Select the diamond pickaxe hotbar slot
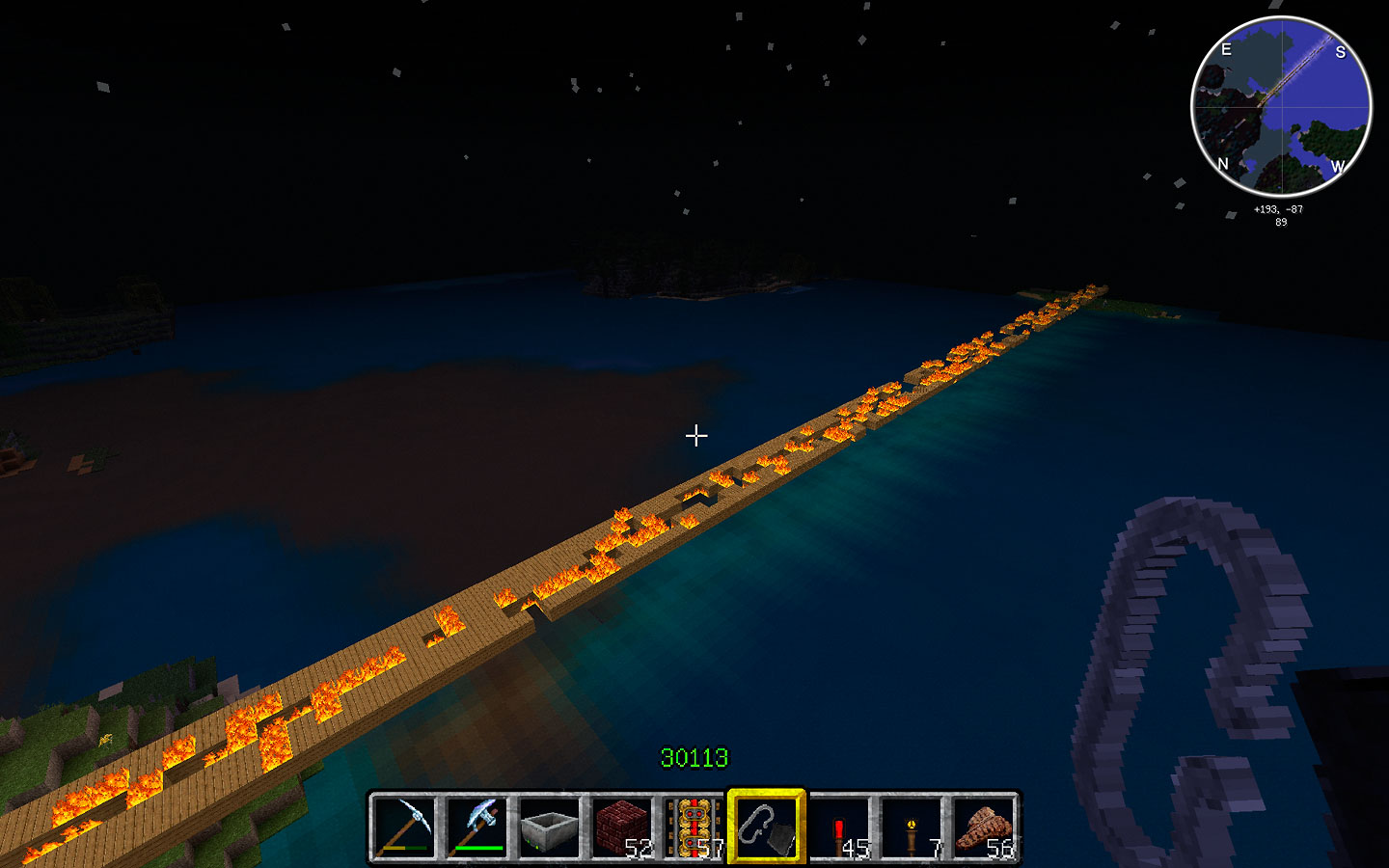This screenshot has height=868, width=1389. [404, 827]
